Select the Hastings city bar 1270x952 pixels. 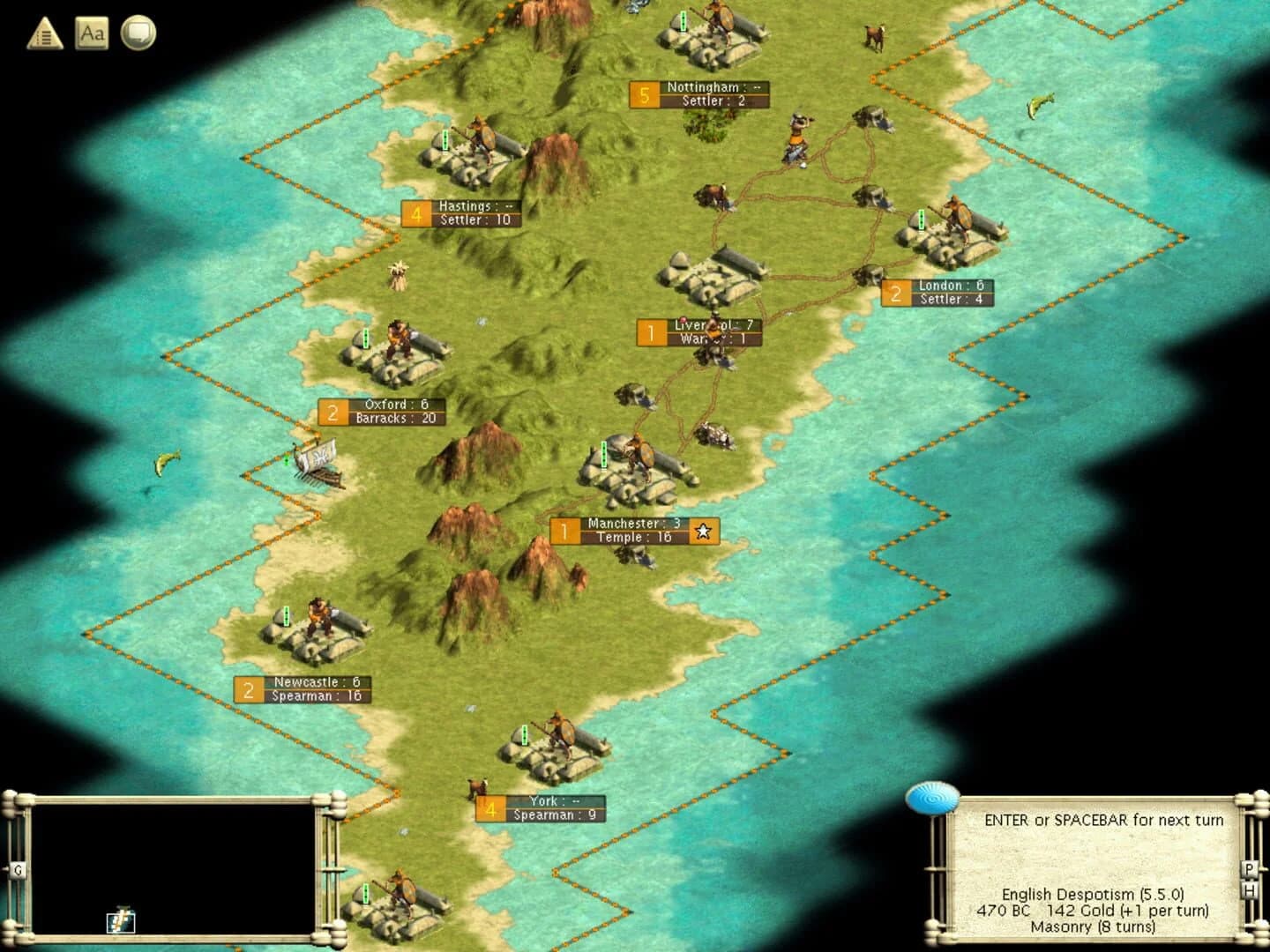click(x=463, y=212)
